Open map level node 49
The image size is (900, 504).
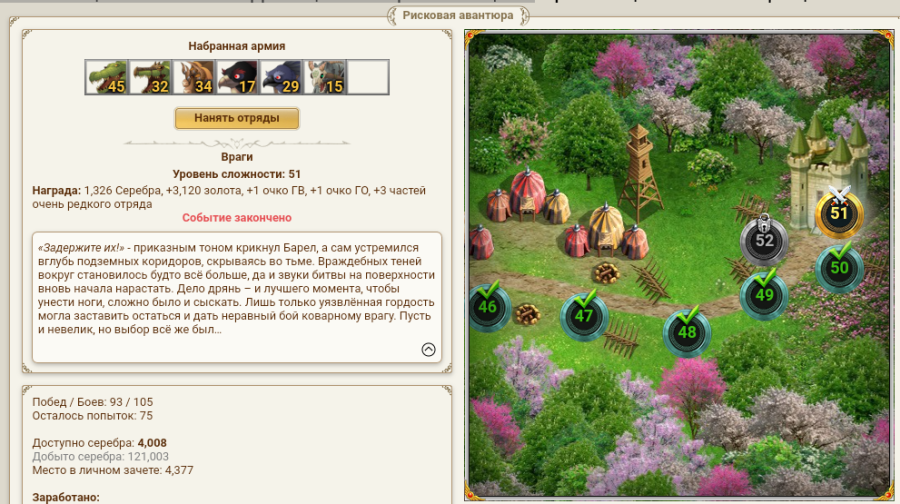point(764,295)
